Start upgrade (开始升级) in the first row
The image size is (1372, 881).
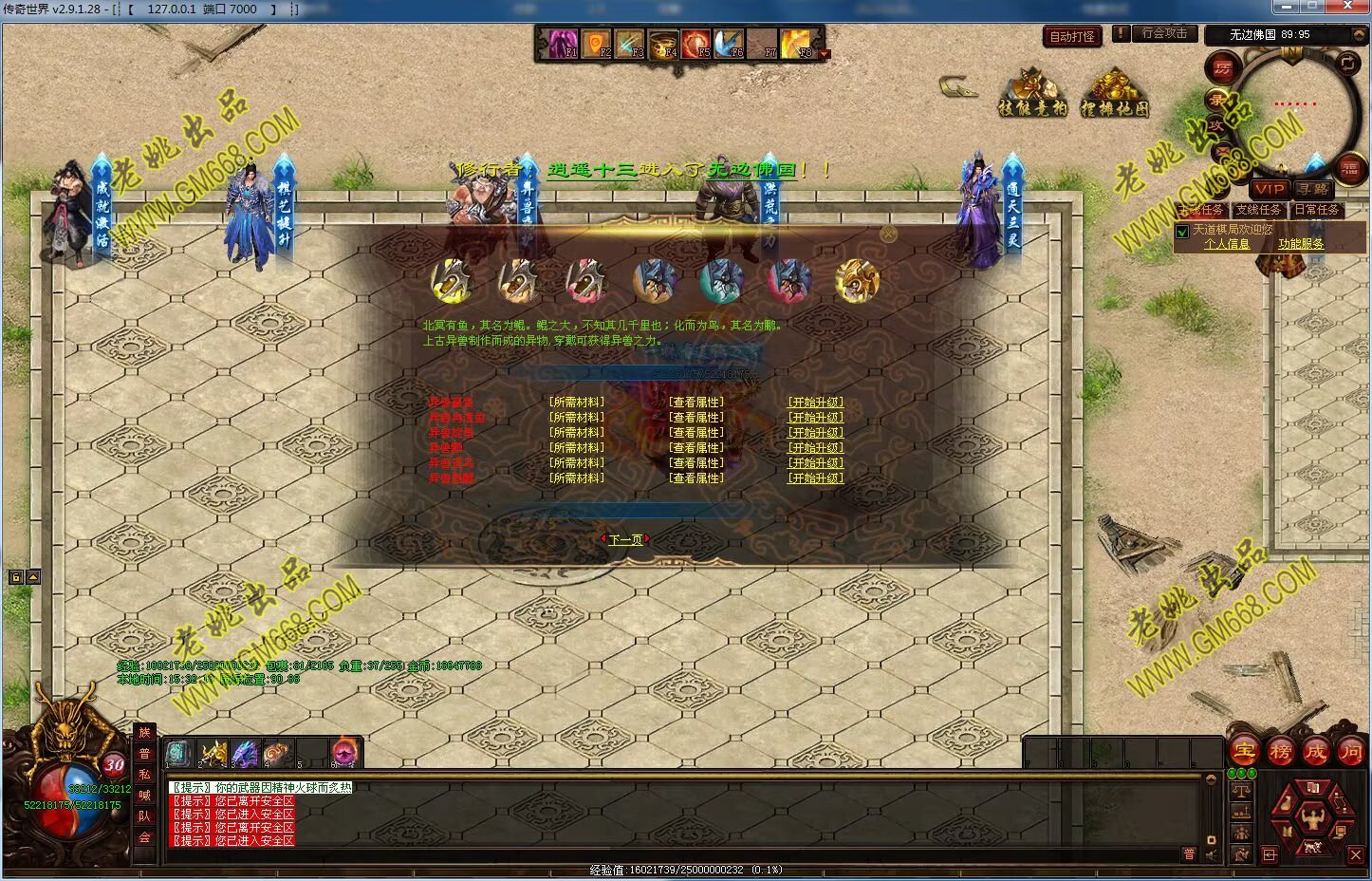[815, 403]
